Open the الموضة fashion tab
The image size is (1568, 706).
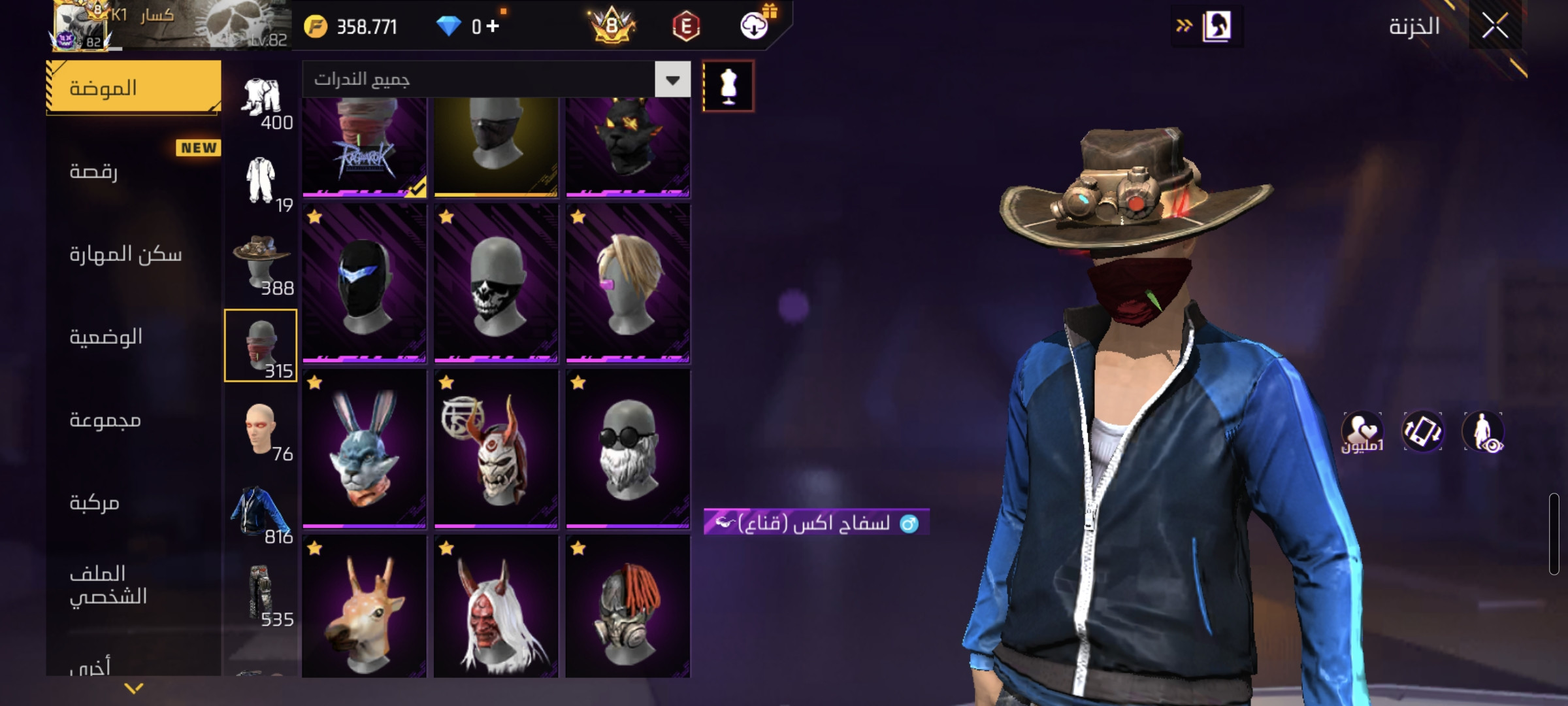pos(134,88)
